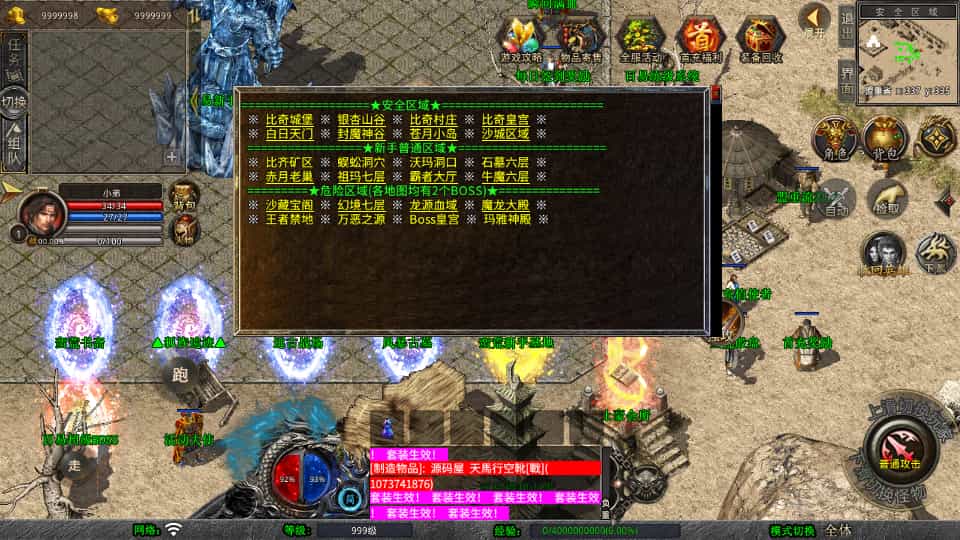Teleport to 比奇城堡 in the safe zone list
Image resolution: width=960 pixels, height=540 pixels.
point(288,119)
